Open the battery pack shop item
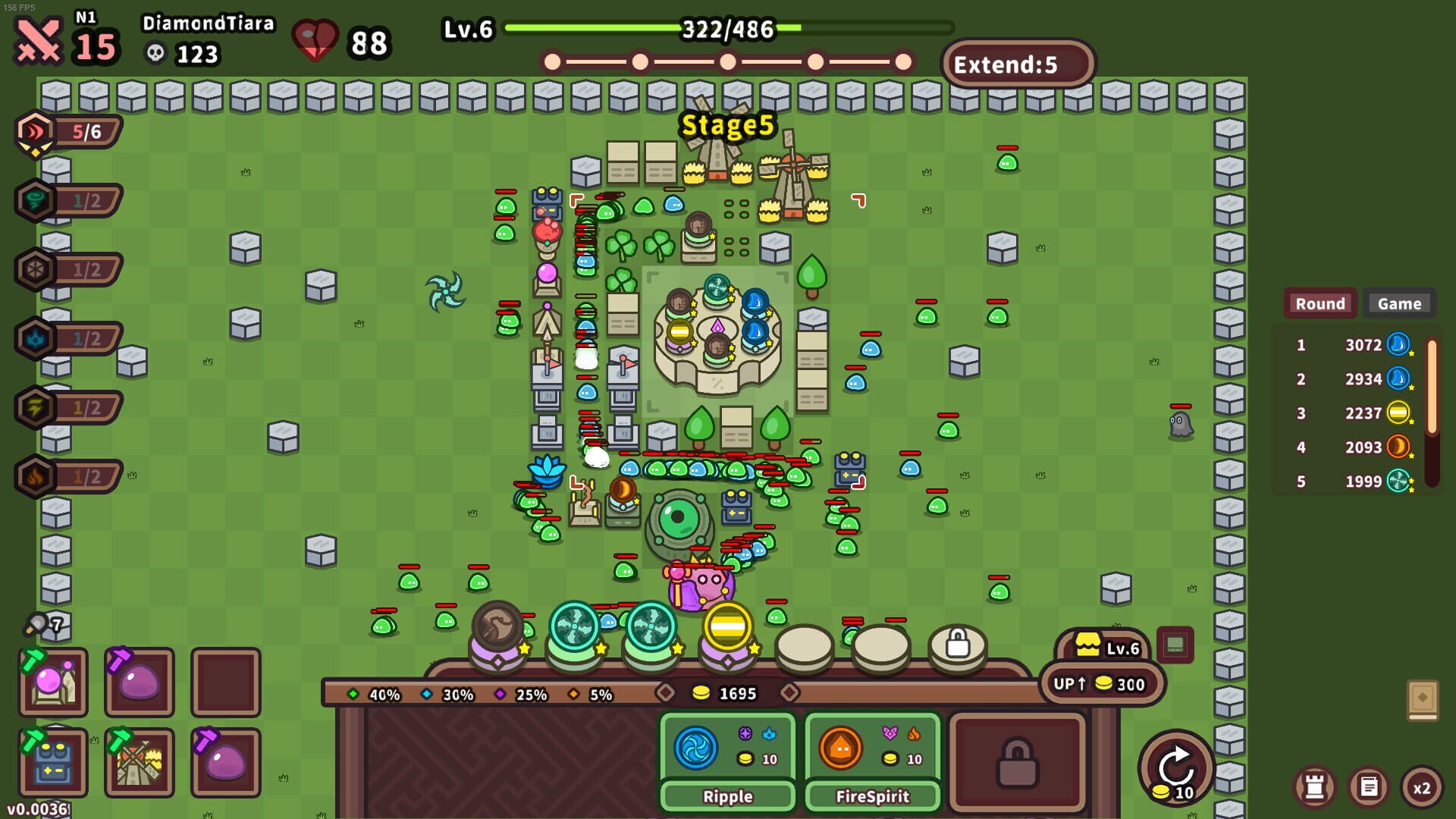 [52, 761]
